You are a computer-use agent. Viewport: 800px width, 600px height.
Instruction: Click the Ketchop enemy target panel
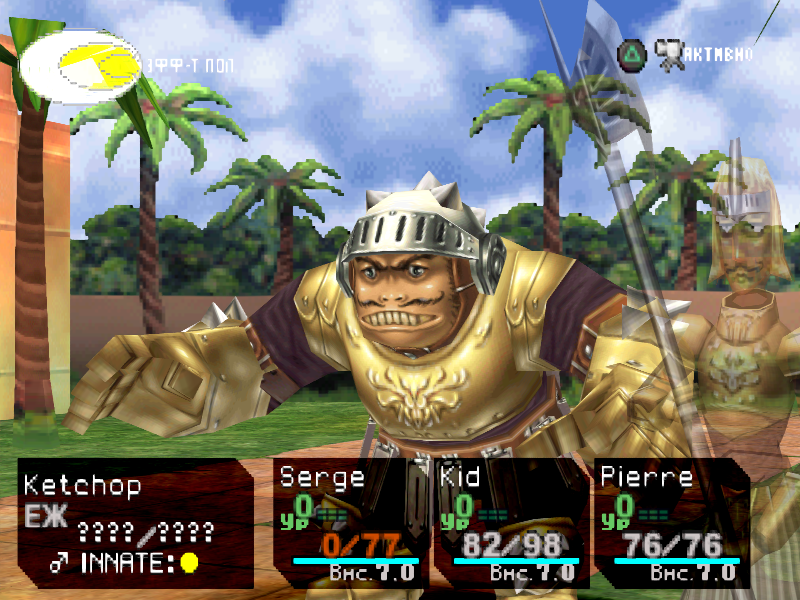coord(134,522)
